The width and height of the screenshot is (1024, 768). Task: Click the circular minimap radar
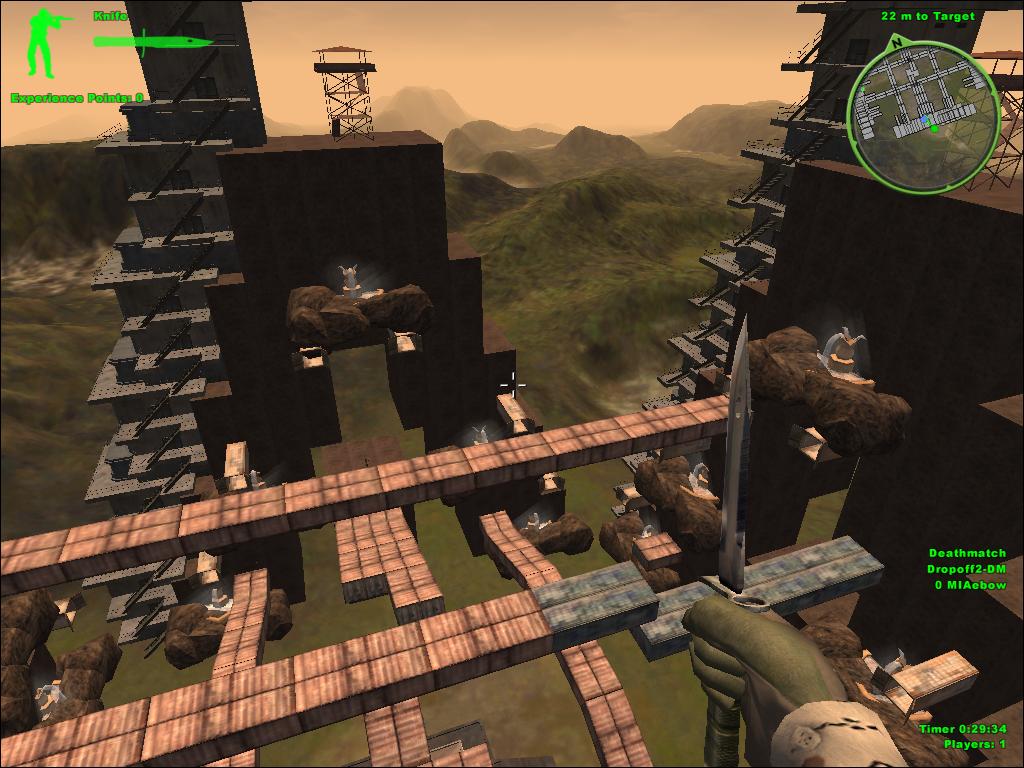click(x=922, y=115)
